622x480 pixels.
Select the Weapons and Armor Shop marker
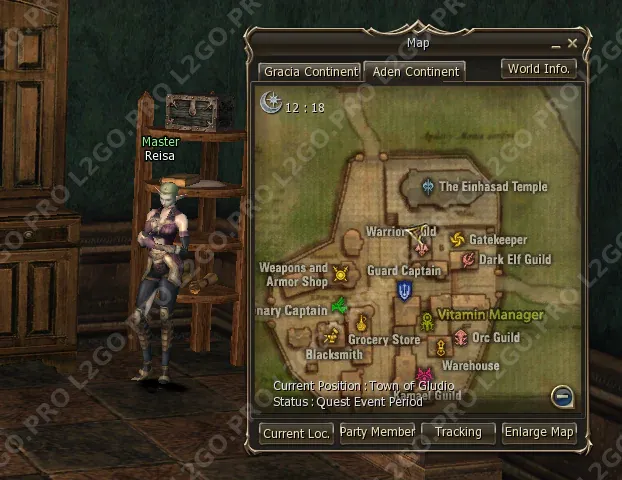pyautogui.click(x=342, y=274)
